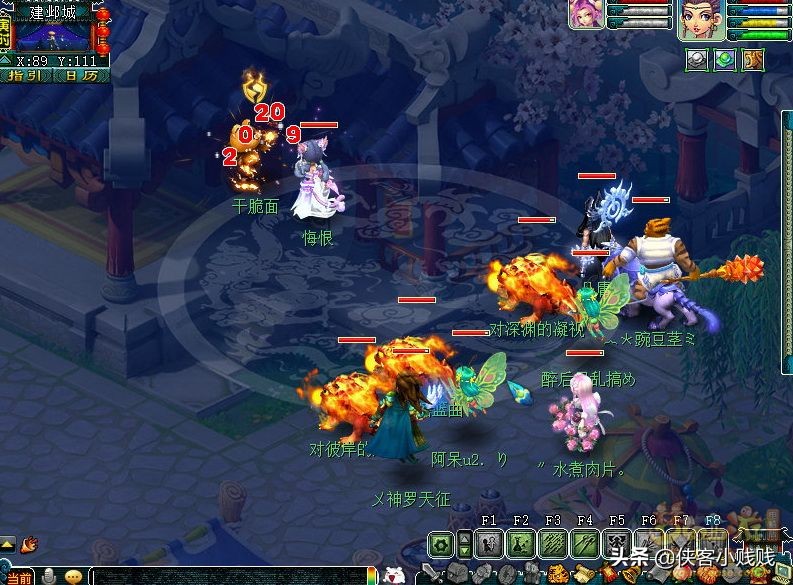This screenshot has height=585, width=793.
Task: Click the 当前 chat channel tab
Action: click(x=16, y=576)
